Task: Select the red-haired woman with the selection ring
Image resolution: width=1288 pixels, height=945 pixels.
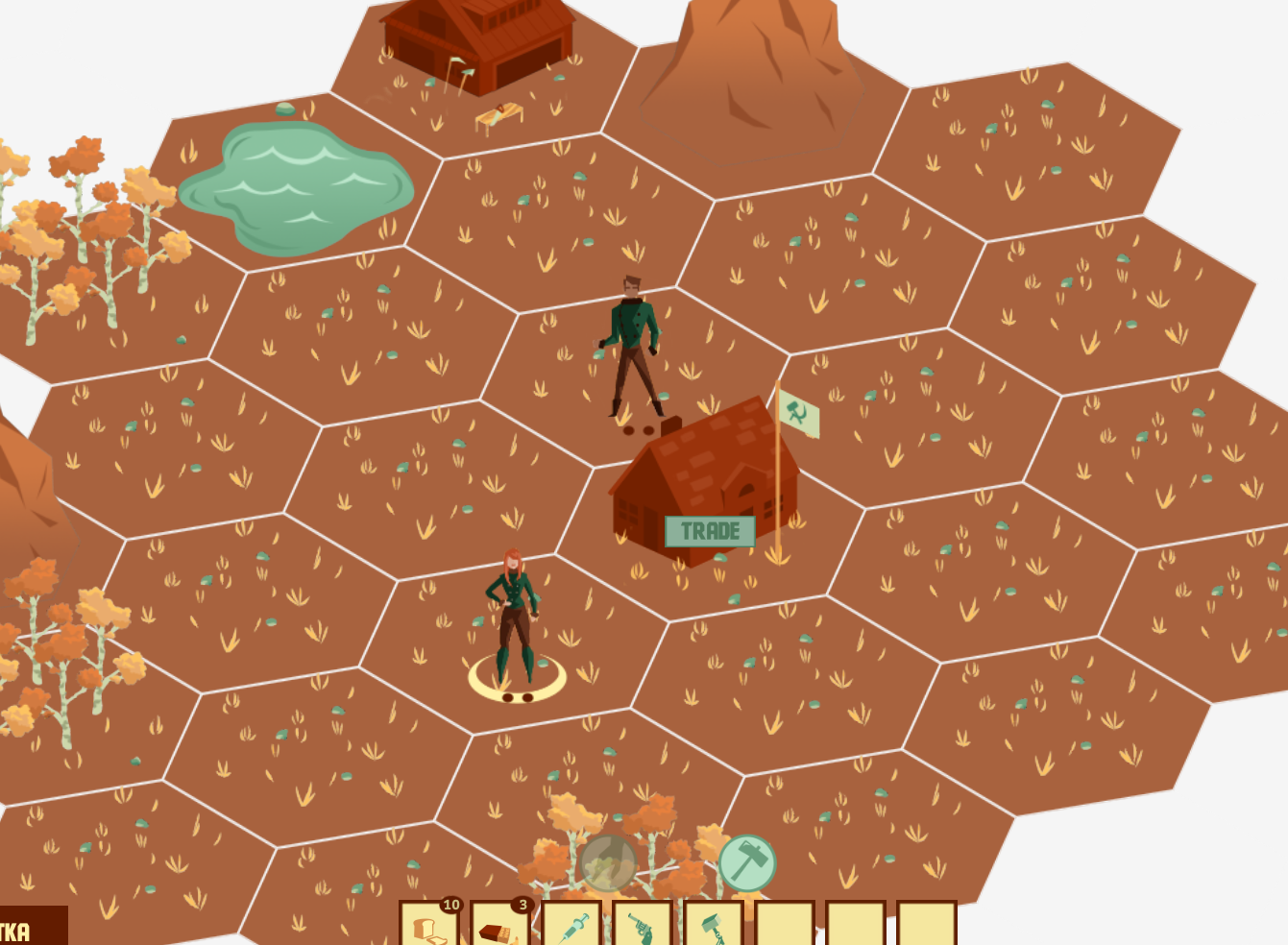Action: tap(513, 615)
